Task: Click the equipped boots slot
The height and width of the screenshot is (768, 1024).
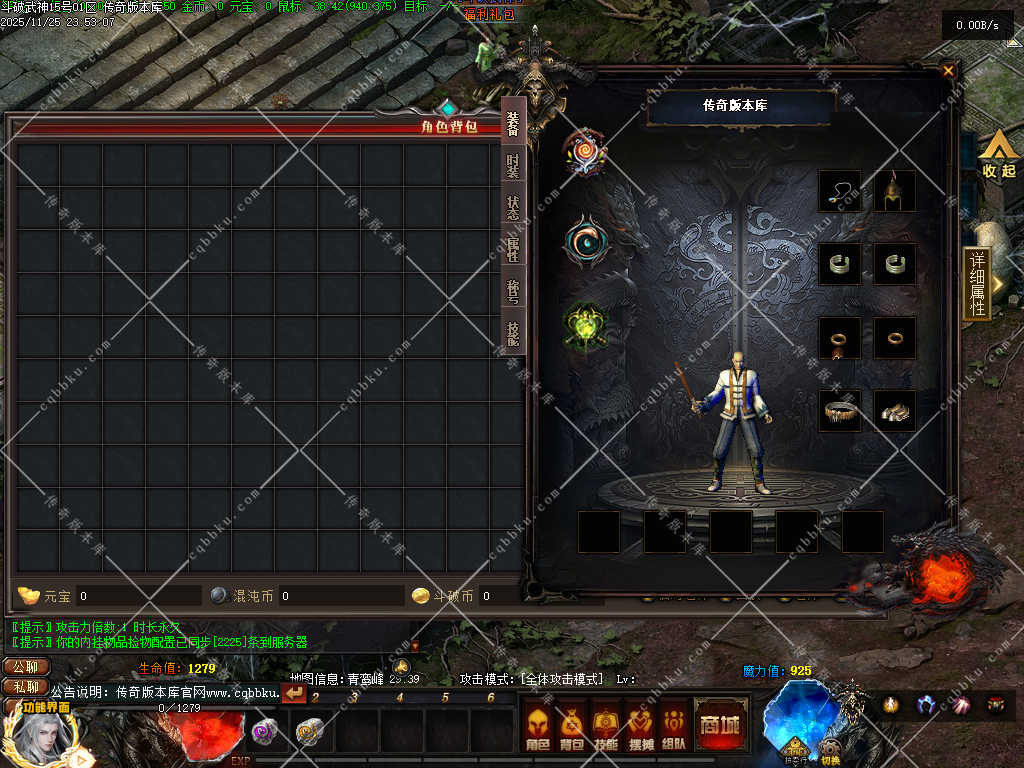Action: [x=895, y=411]
